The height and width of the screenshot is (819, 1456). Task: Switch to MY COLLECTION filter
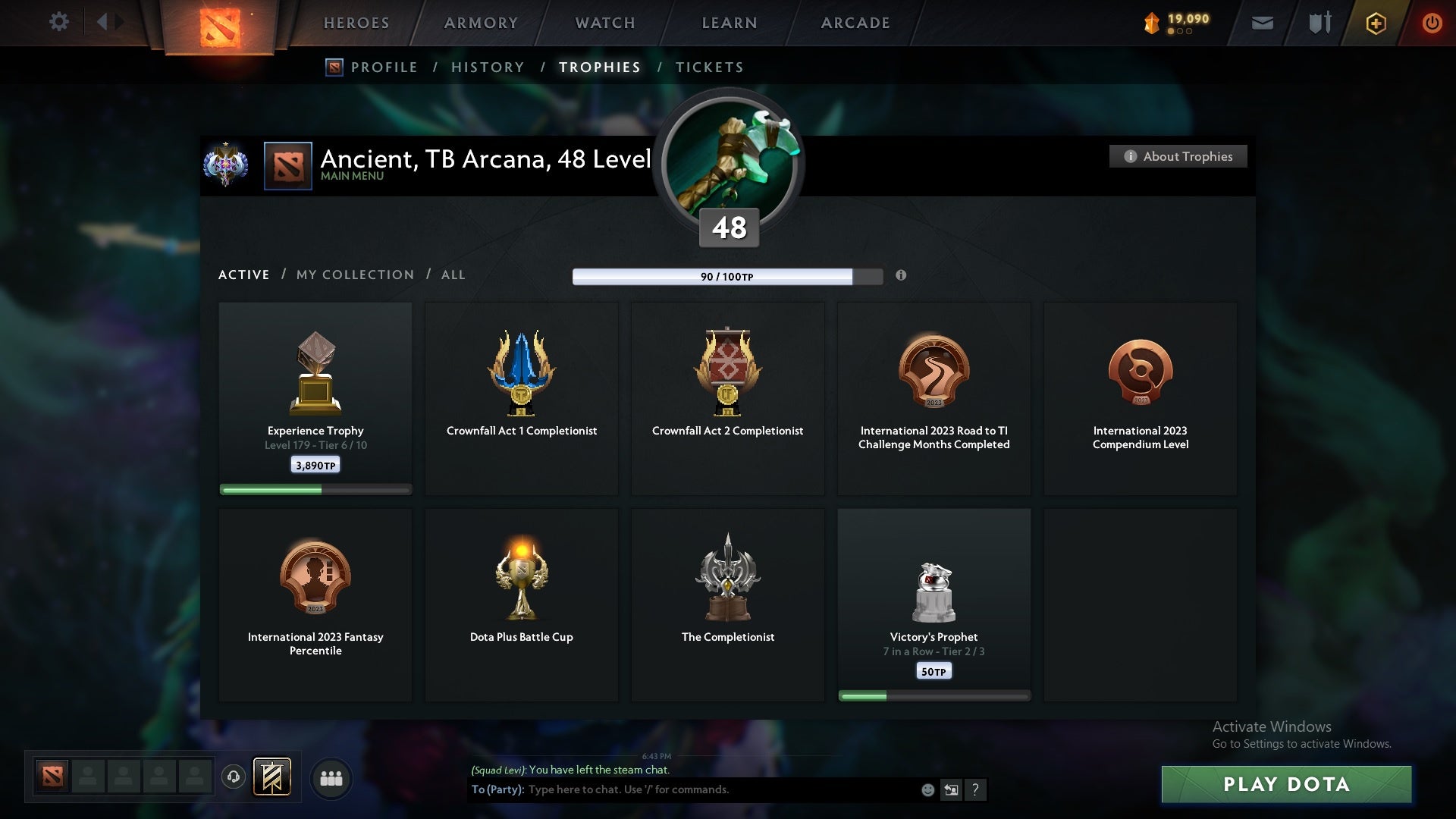click(x=354, y=275)
